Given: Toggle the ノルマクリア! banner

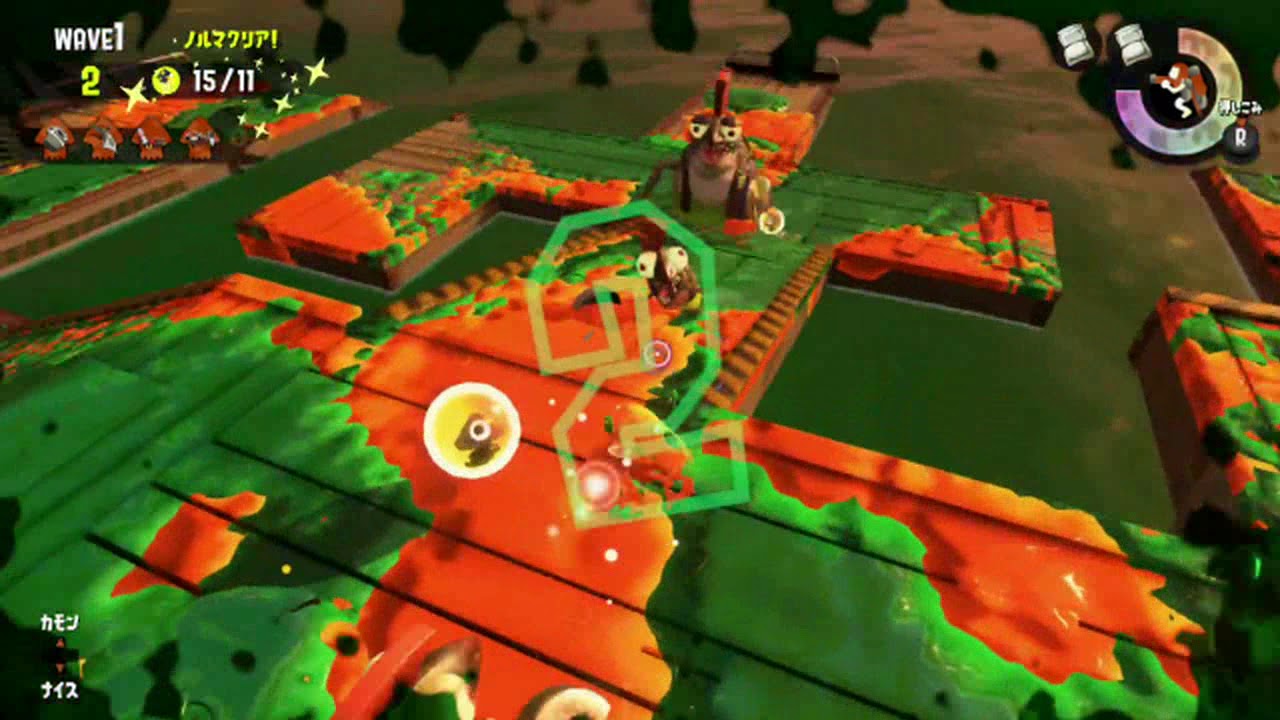Looking at the screenshot, I should pos(231,40).
